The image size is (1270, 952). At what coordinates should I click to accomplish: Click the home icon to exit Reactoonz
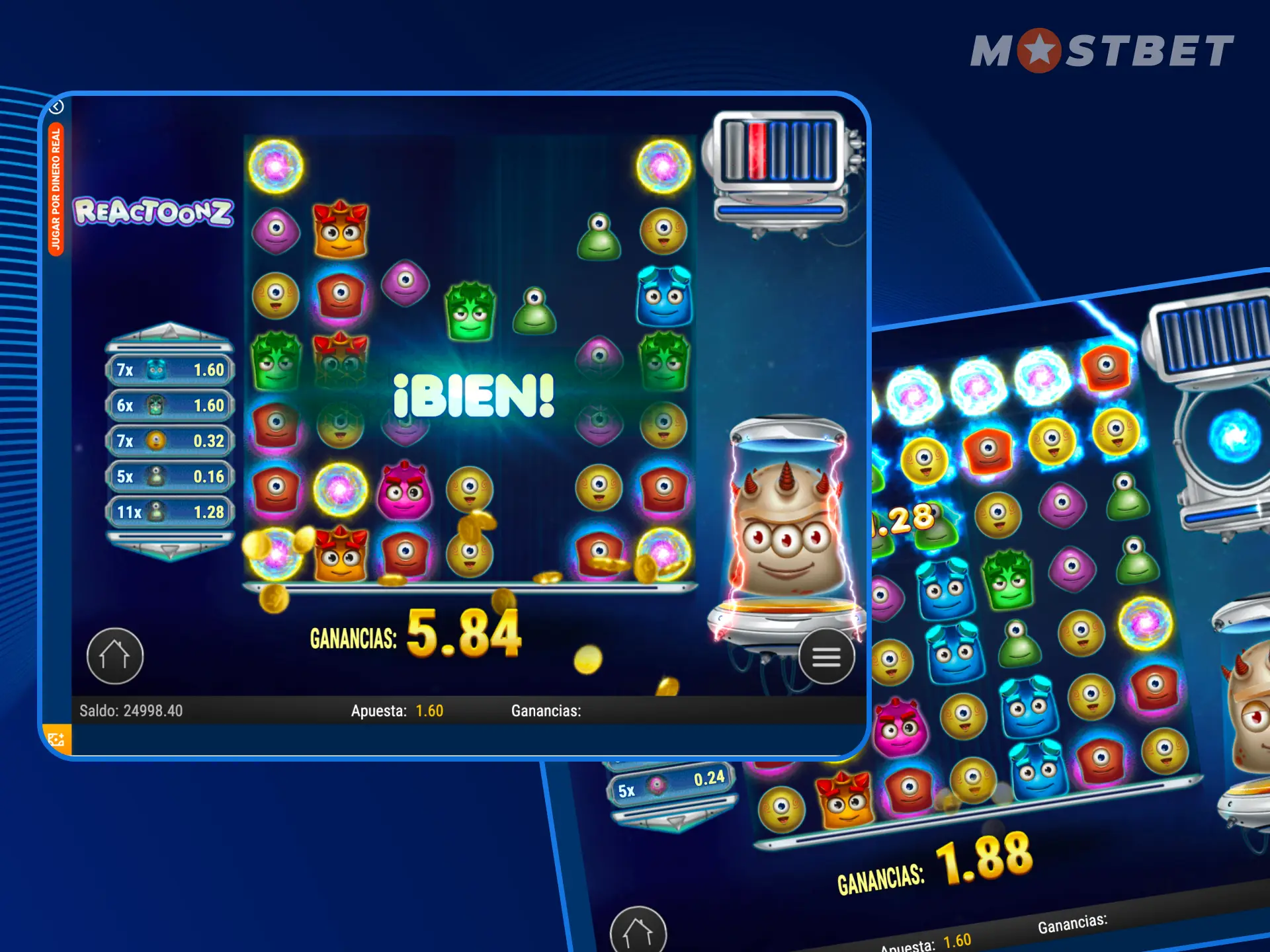[x=116, y=656]
